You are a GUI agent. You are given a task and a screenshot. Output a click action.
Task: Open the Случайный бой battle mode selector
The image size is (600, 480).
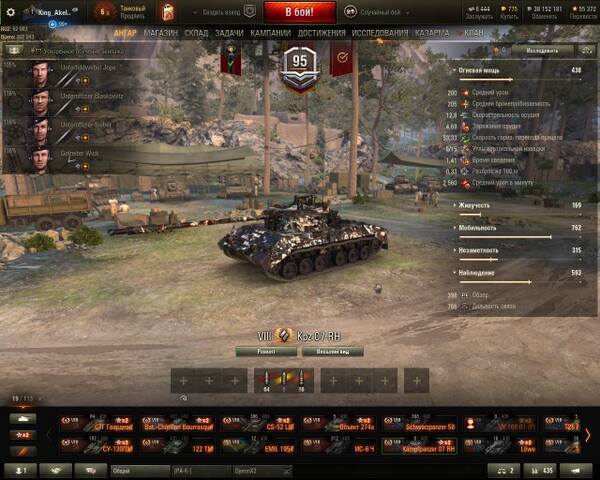click(375, 11)
